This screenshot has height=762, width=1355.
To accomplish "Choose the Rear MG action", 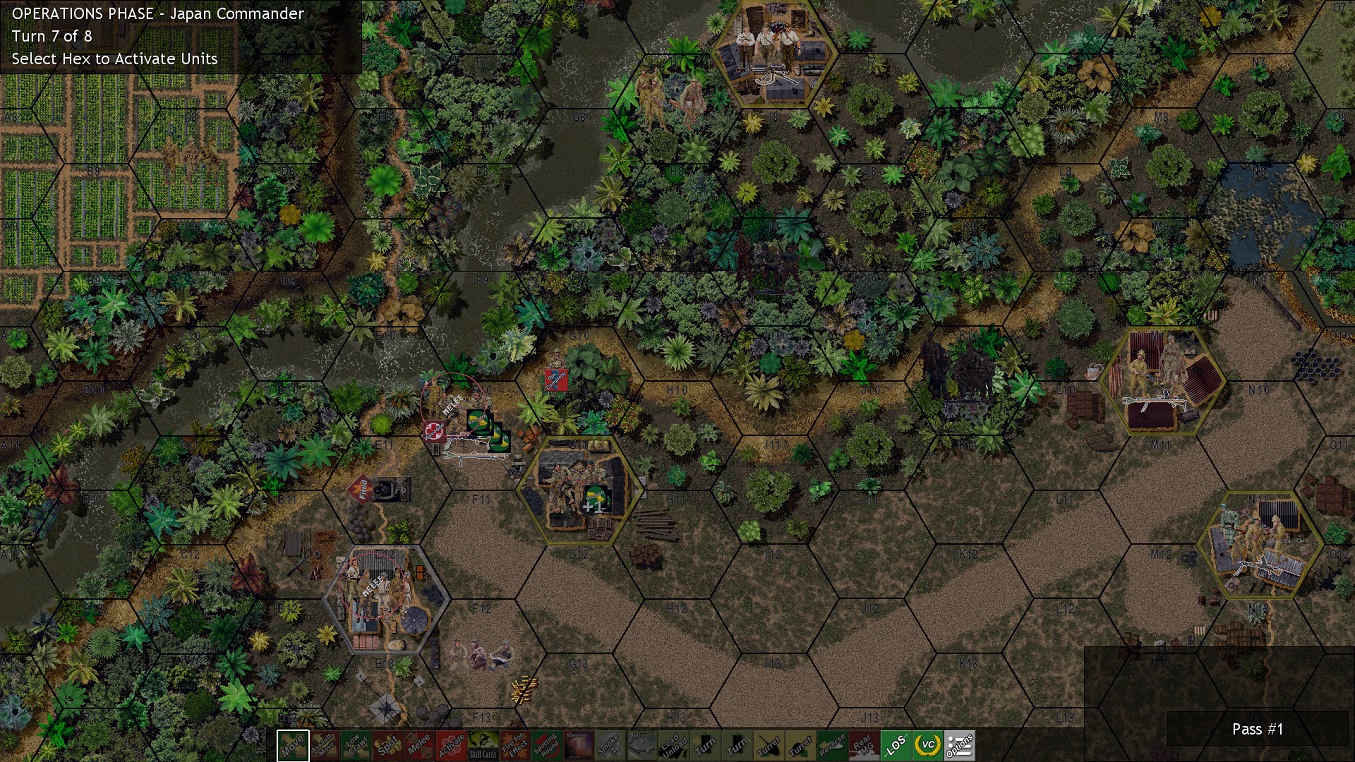I will (864, 746).
